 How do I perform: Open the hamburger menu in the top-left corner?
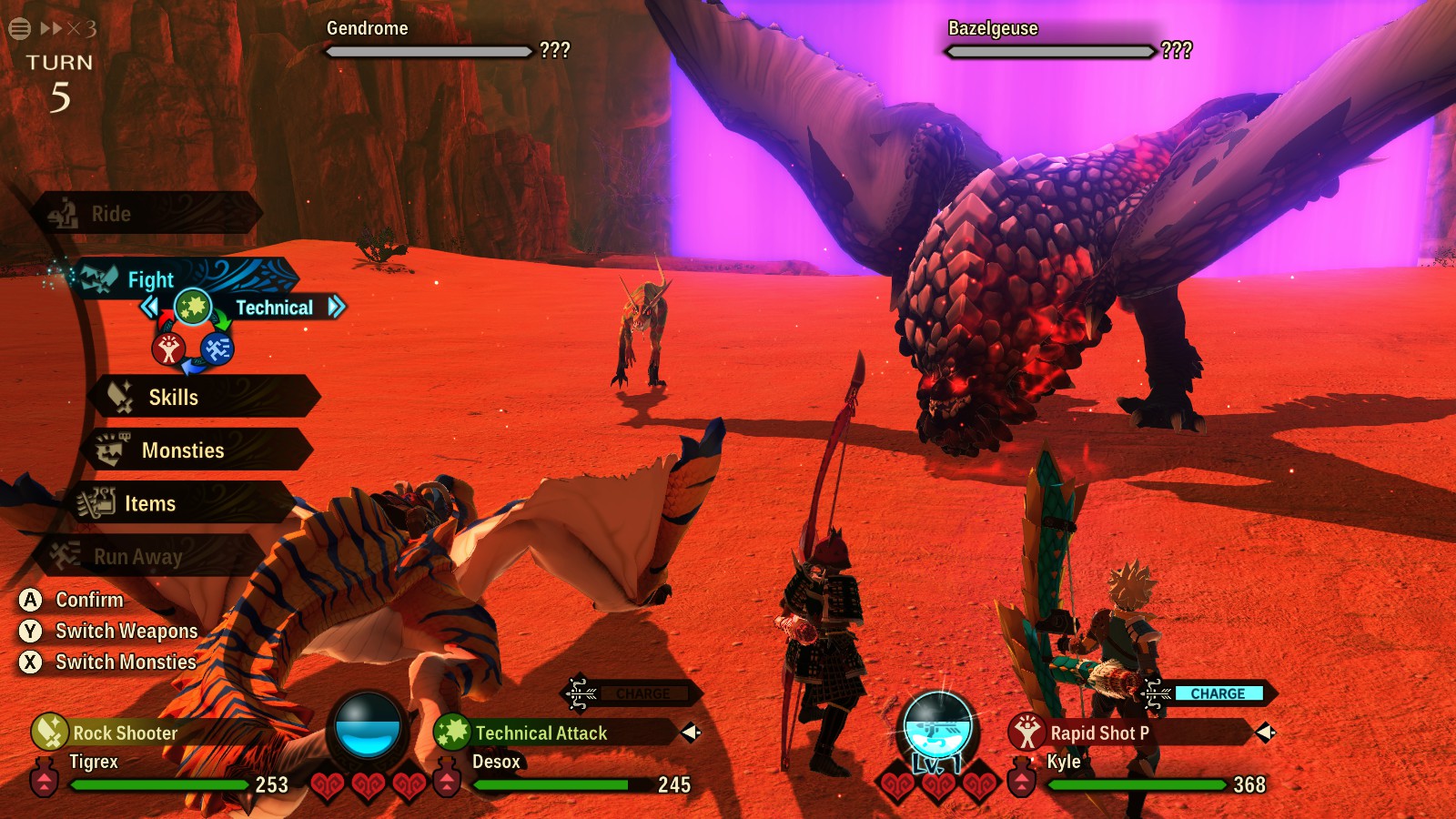(x=19, y=27)
